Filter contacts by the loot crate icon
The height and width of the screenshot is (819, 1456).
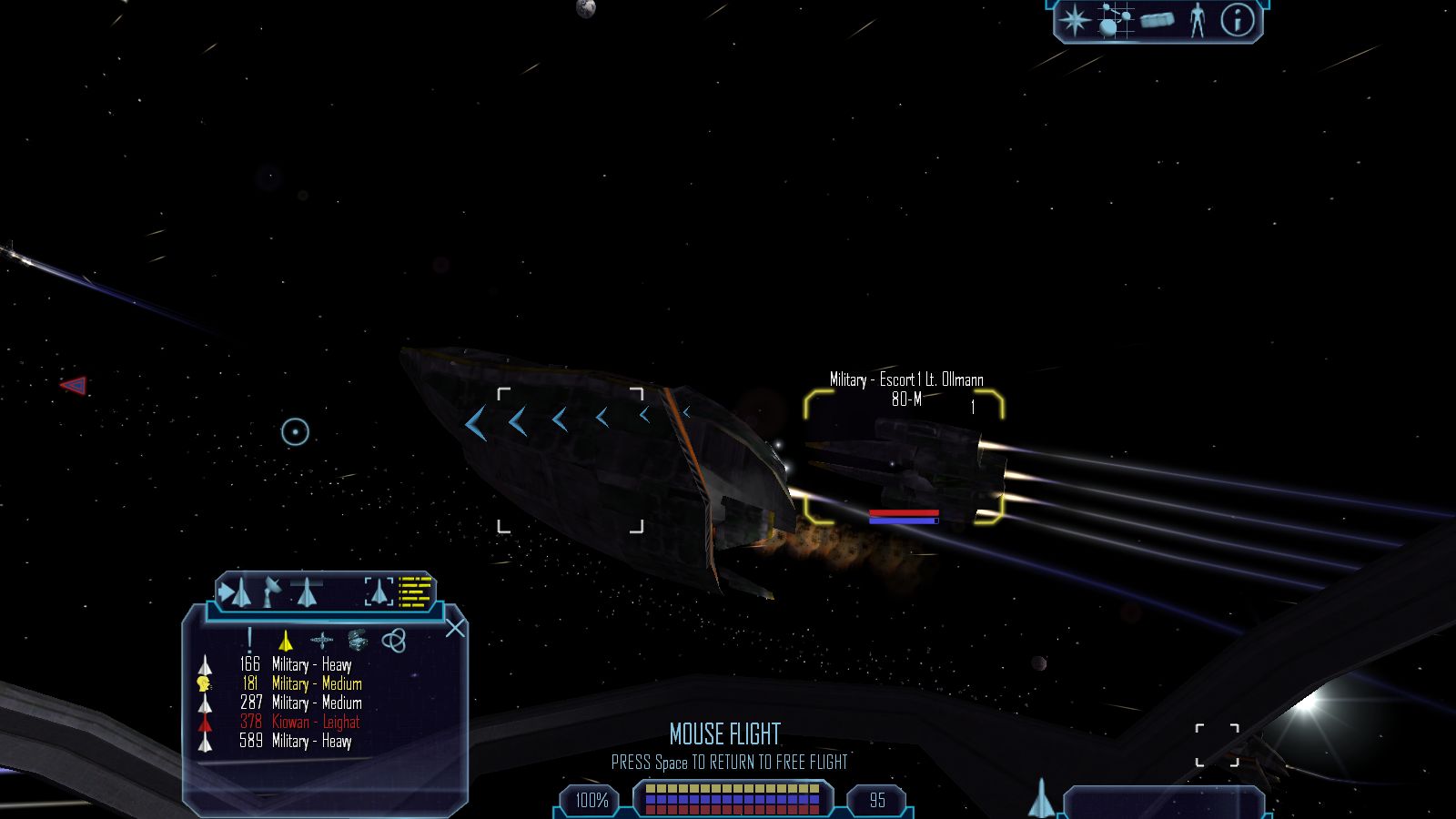pos(357,642)
